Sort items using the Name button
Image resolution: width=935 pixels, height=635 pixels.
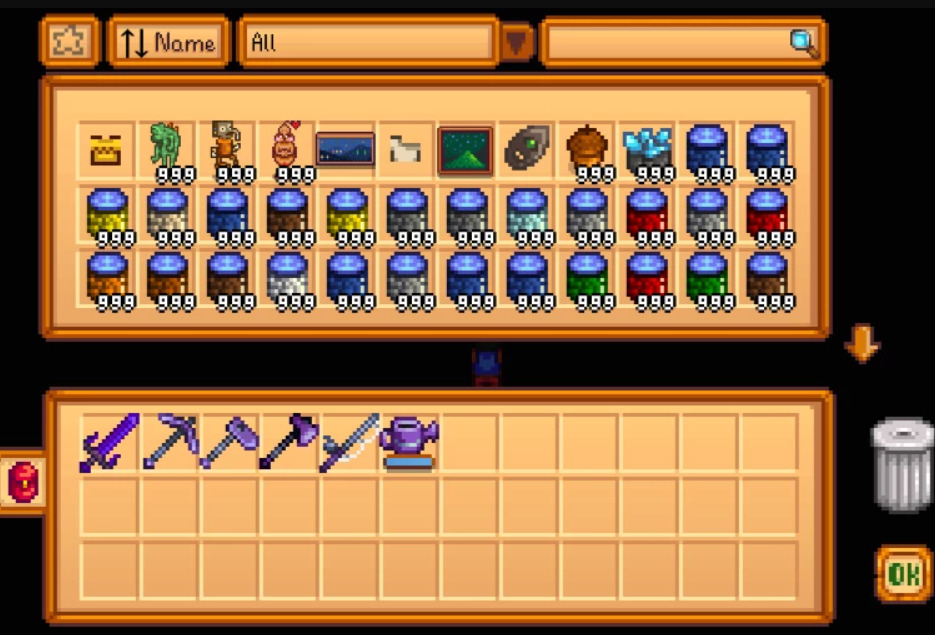(x=168, y=42)
